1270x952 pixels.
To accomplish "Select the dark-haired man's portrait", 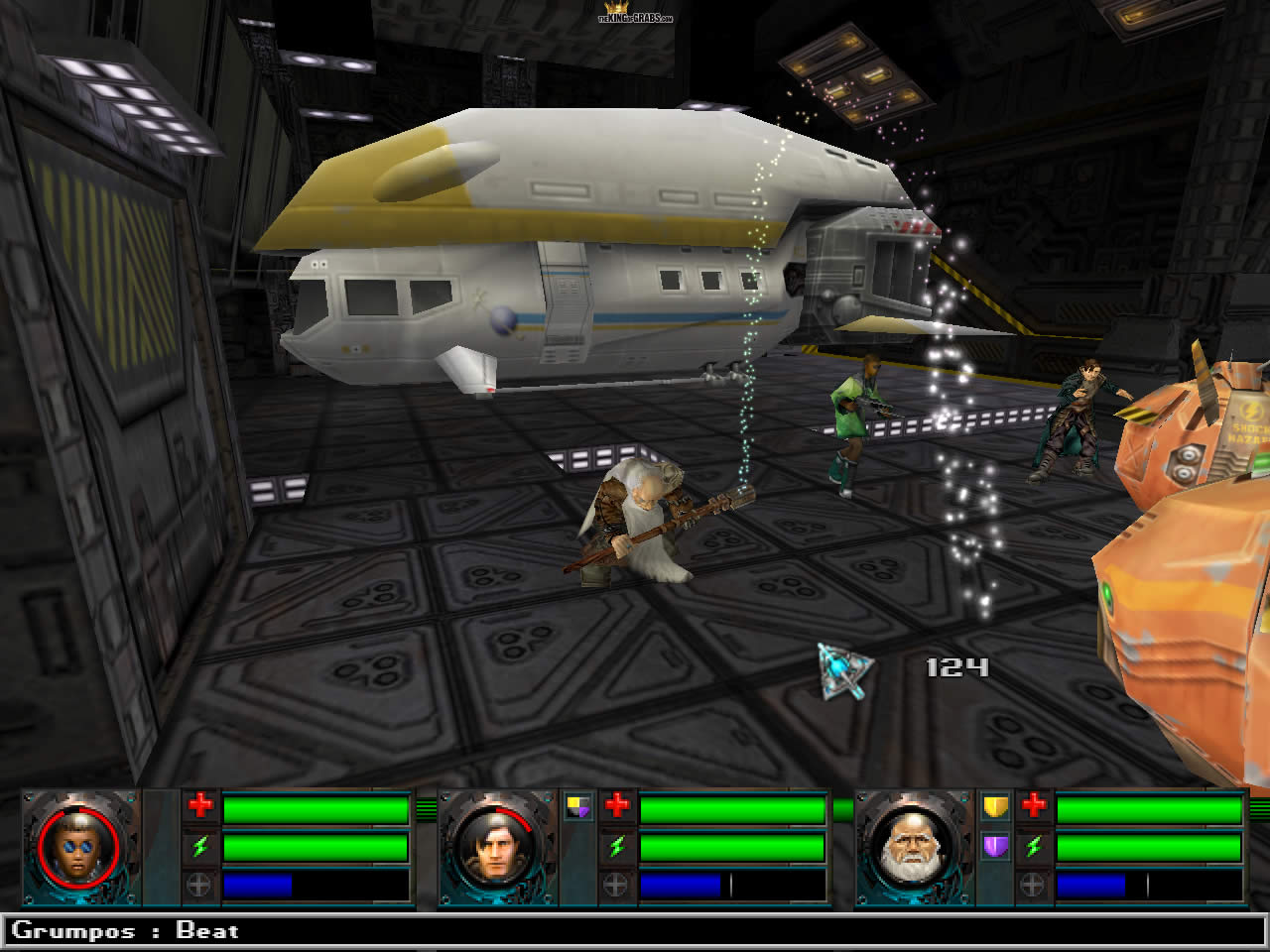I will point(495,848).
